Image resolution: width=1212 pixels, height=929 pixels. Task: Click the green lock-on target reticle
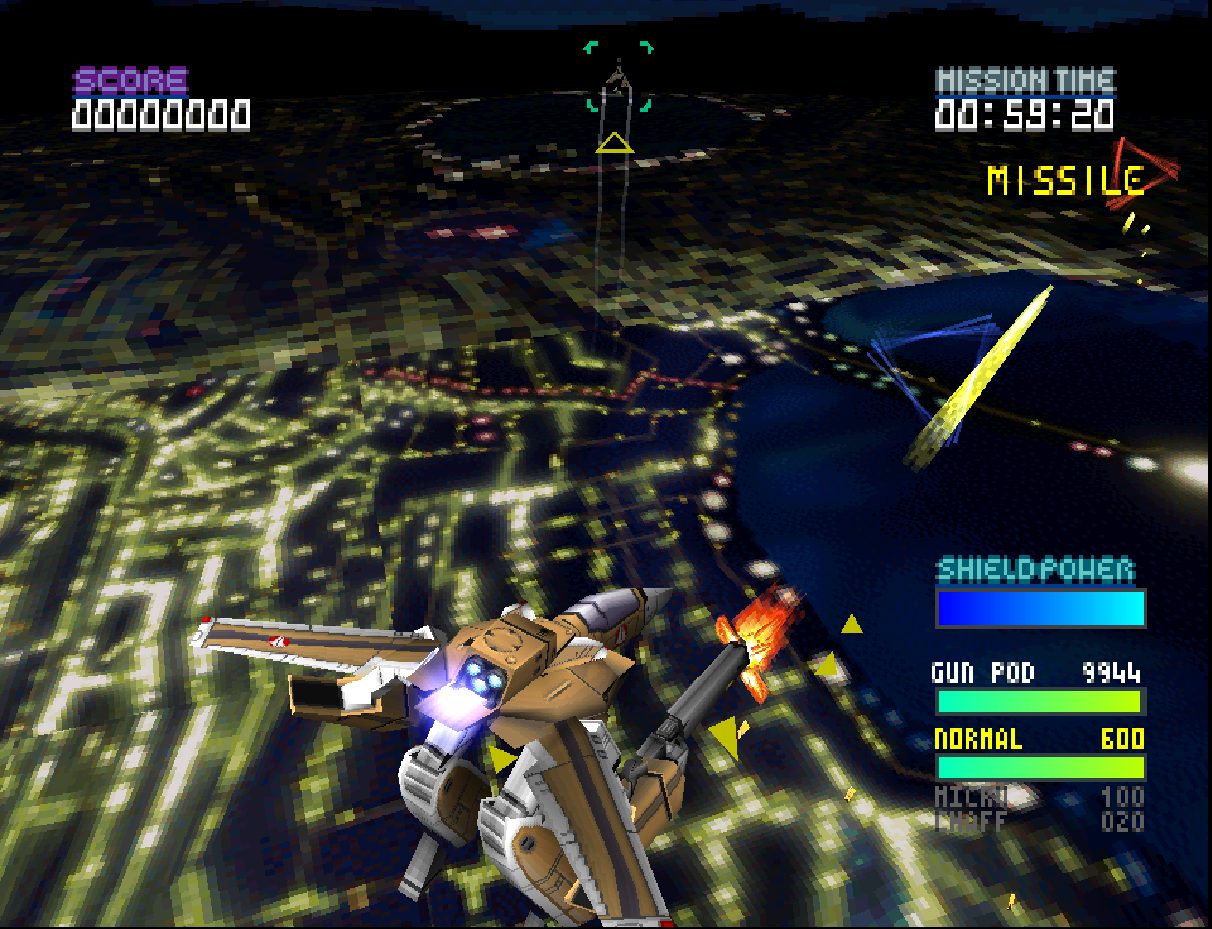(618, 77)
